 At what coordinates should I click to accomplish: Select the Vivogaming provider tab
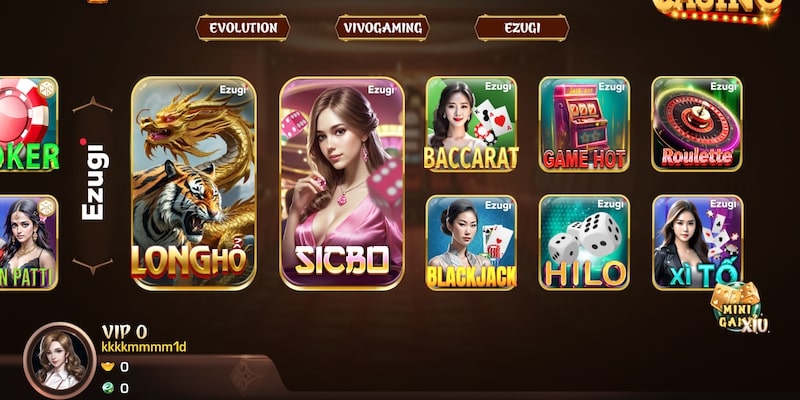pyautogui.click(x=382, y=28)
